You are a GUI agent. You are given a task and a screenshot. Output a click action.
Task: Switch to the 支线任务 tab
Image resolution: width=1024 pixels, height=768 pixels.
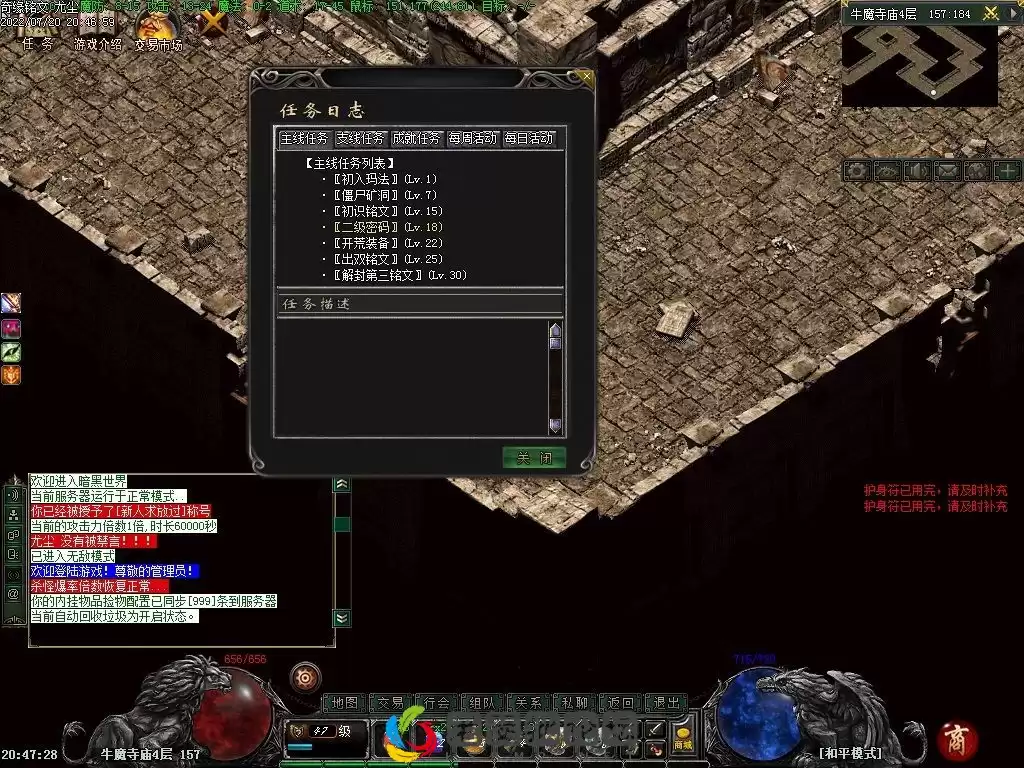coord(360,138)
